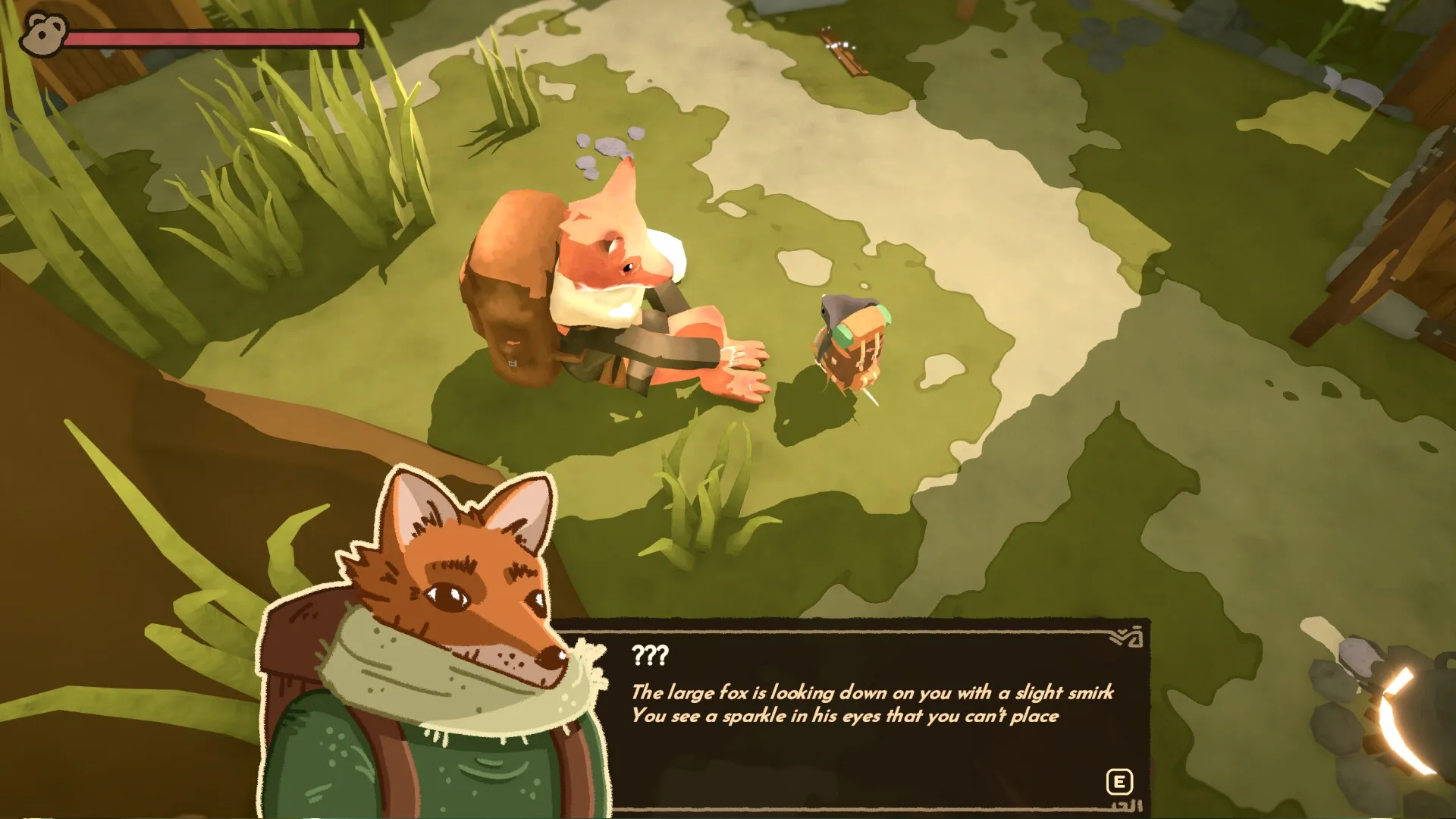The width and height of the screenshot is (1456, 819).
Task: Click the decorative chevron glyph above the fox emblem
Action: click(x=1121, y=635)
